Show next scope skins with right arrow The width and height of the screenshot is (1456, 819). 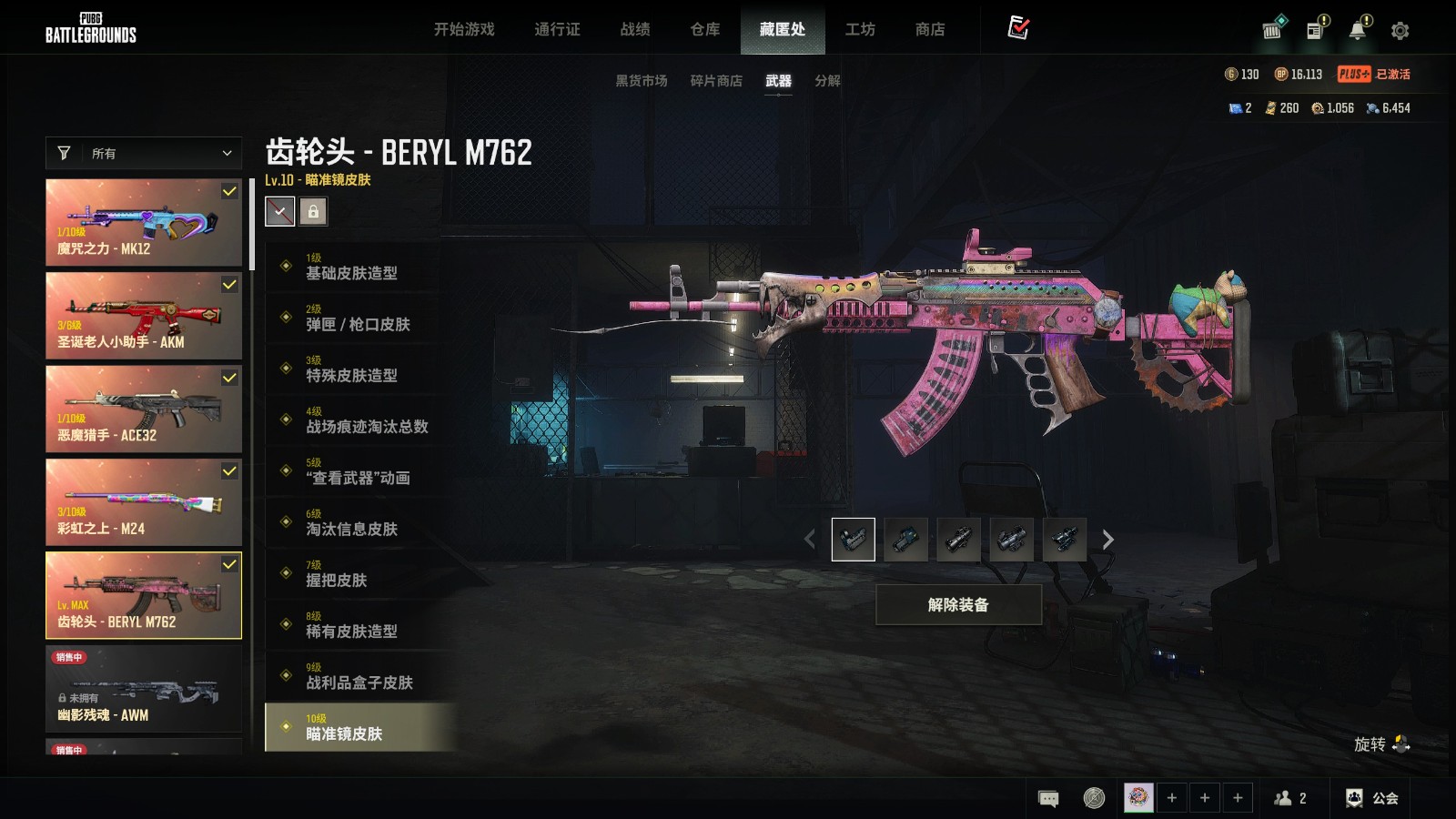1107,540
